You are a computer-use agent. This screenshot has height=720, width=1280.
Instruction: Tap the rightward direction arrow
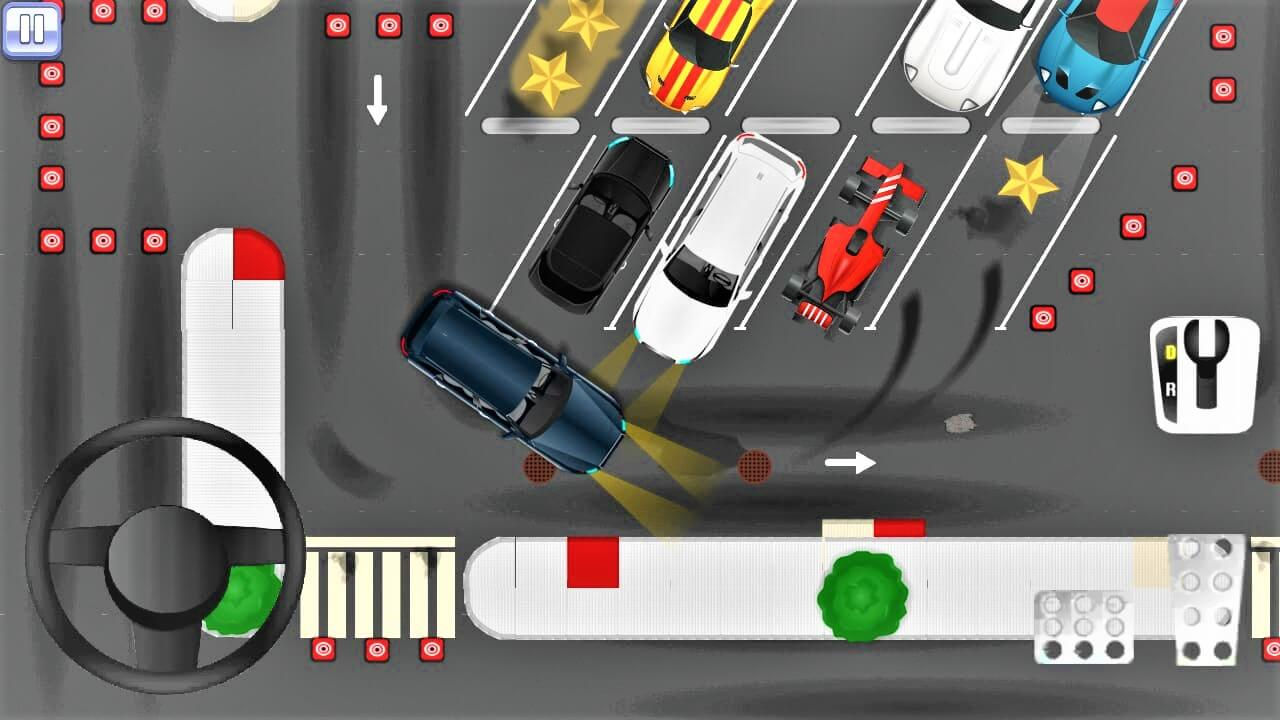coord(848,462)
